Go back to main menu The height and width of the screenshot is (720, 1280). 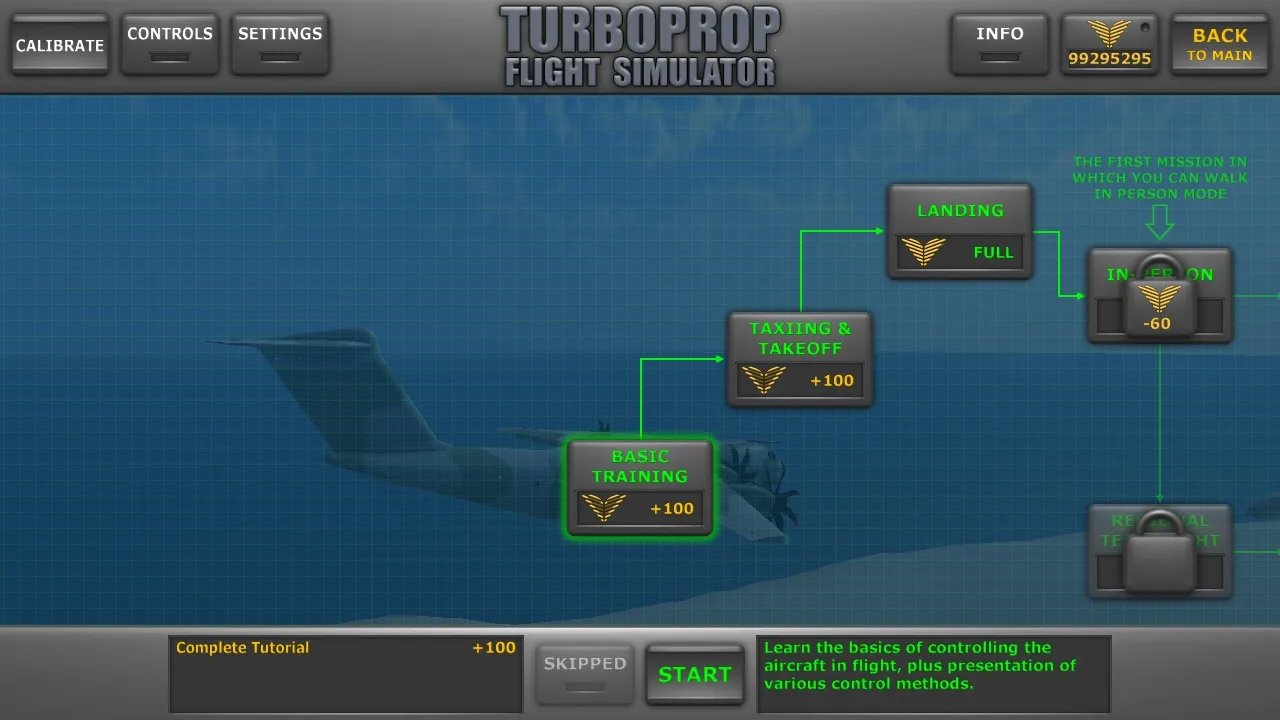point(1220,45)
